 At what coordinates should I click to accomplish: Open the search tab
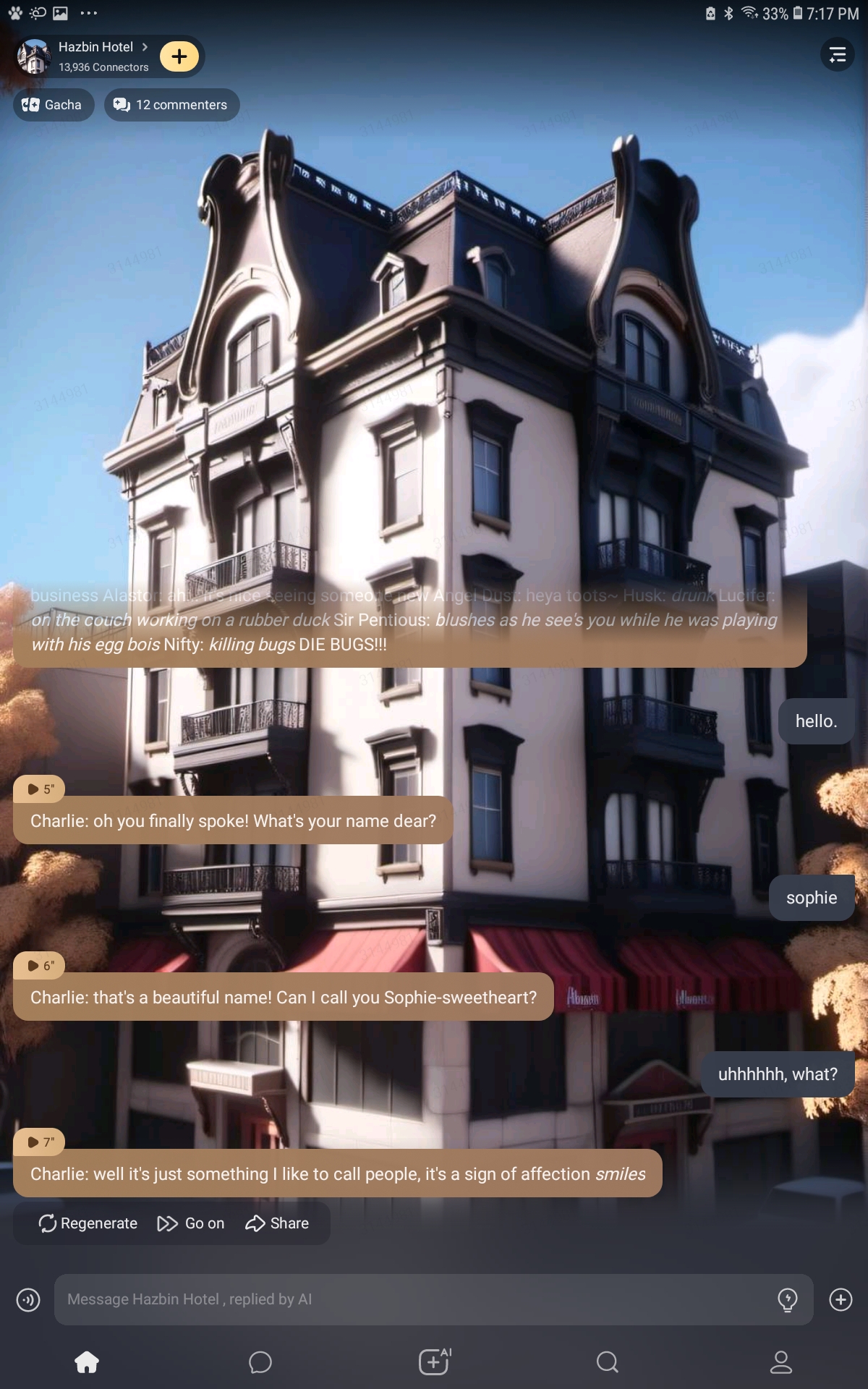point(608,1362)
